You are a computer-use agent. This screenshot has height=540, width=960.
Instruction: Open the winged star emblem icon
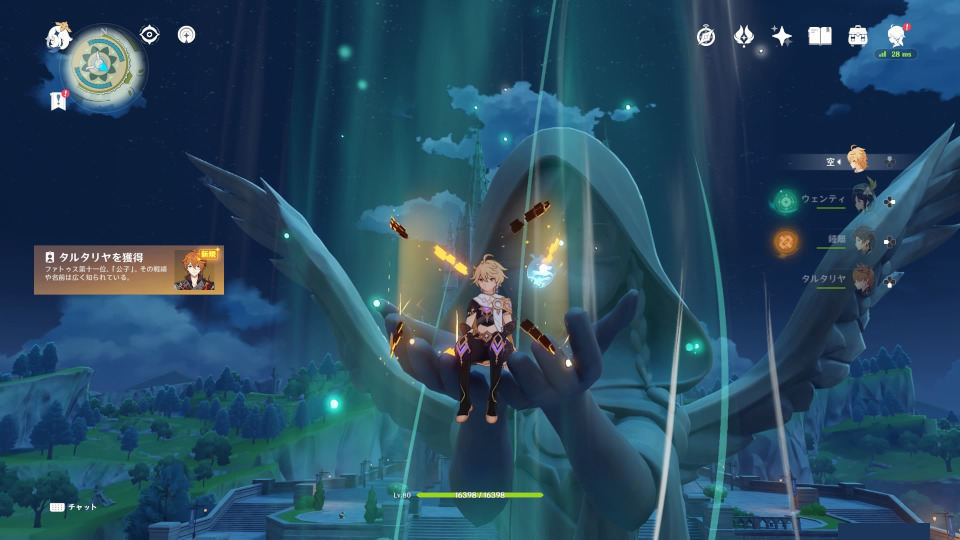coord(743,36)
